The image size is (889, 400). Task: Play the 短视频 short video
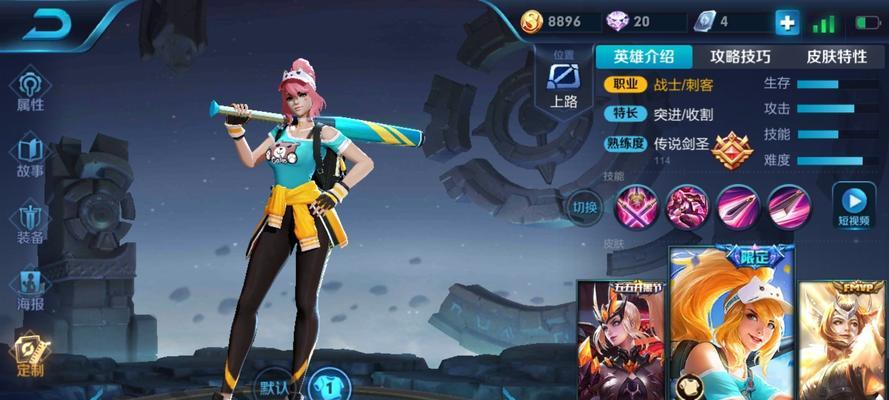tap(854, 206)
